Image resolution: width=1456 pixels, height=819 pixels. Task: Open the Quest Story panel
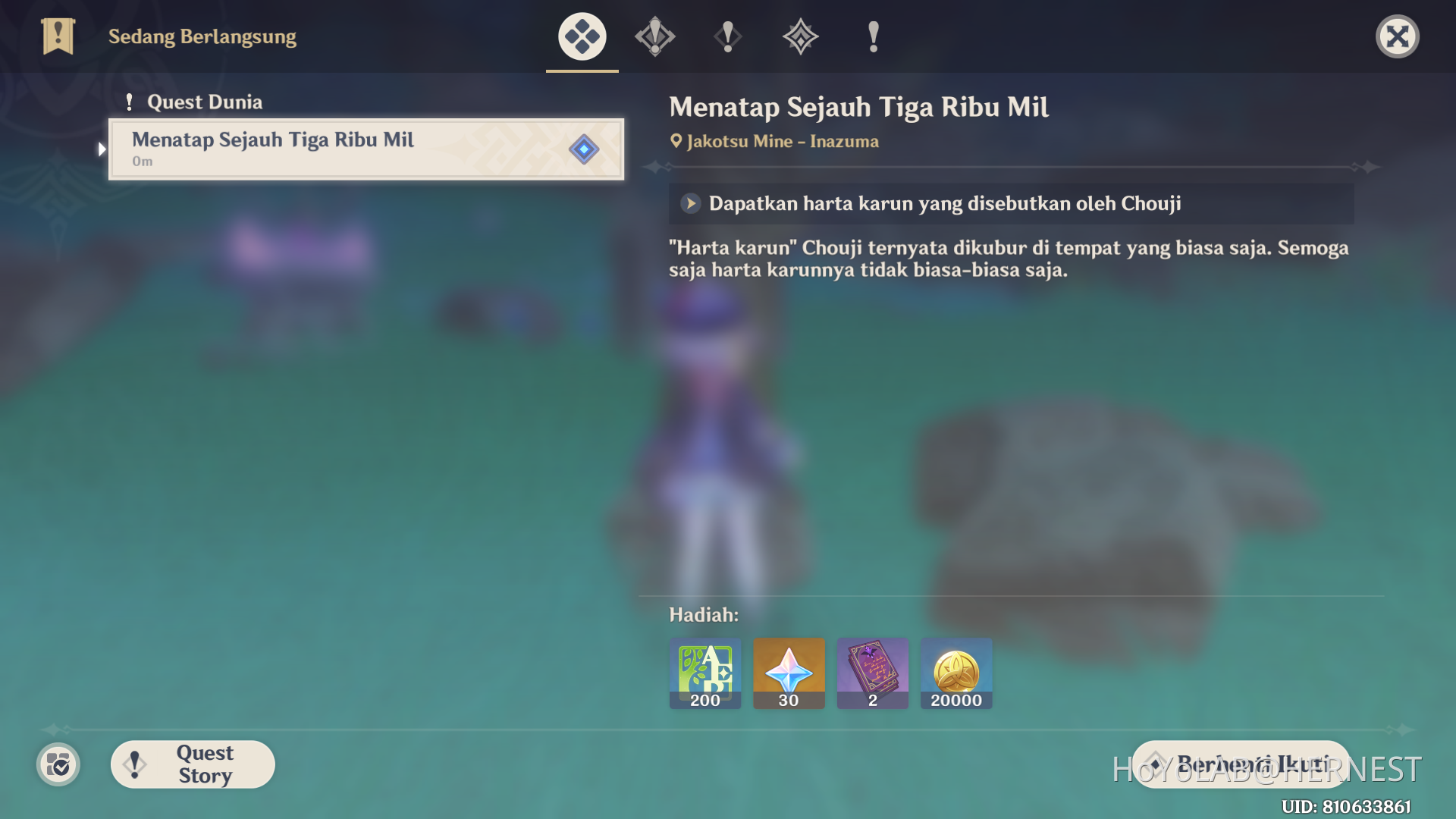(192, 764)
